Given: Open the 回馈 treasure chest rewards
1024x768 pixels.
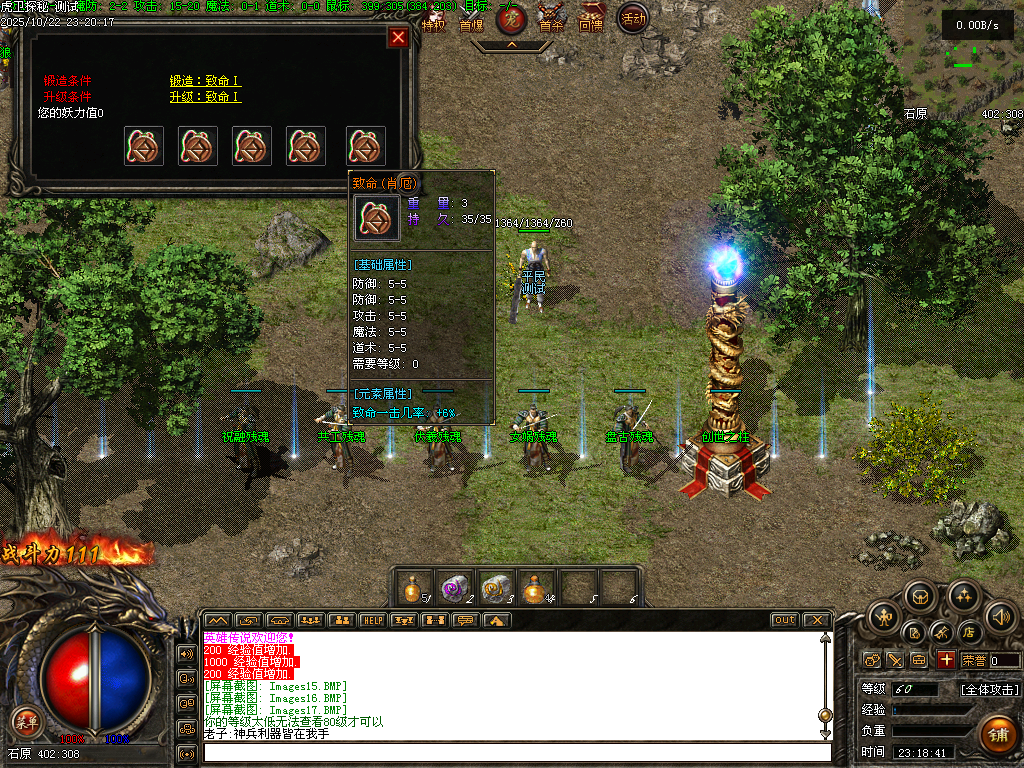Looking at the screenshot, I should click(x=591, y=20).
